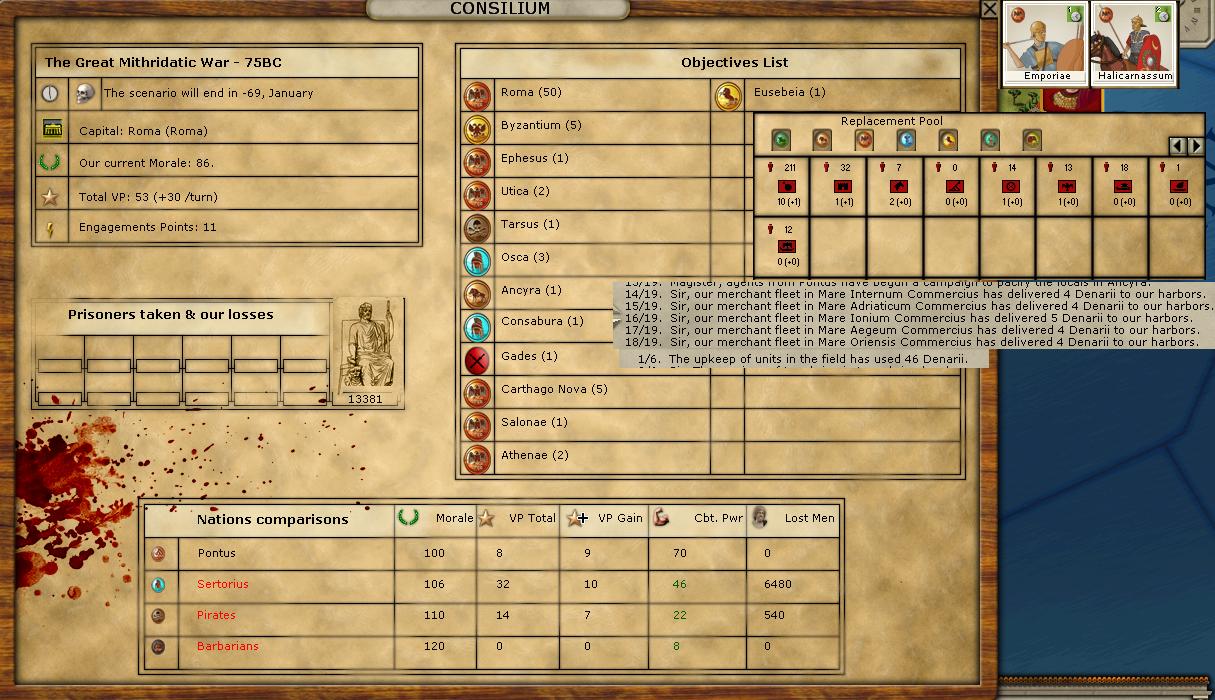Close the Consilium window
The height and width of the screenshot is (700, 1215).
click(989, 9)
